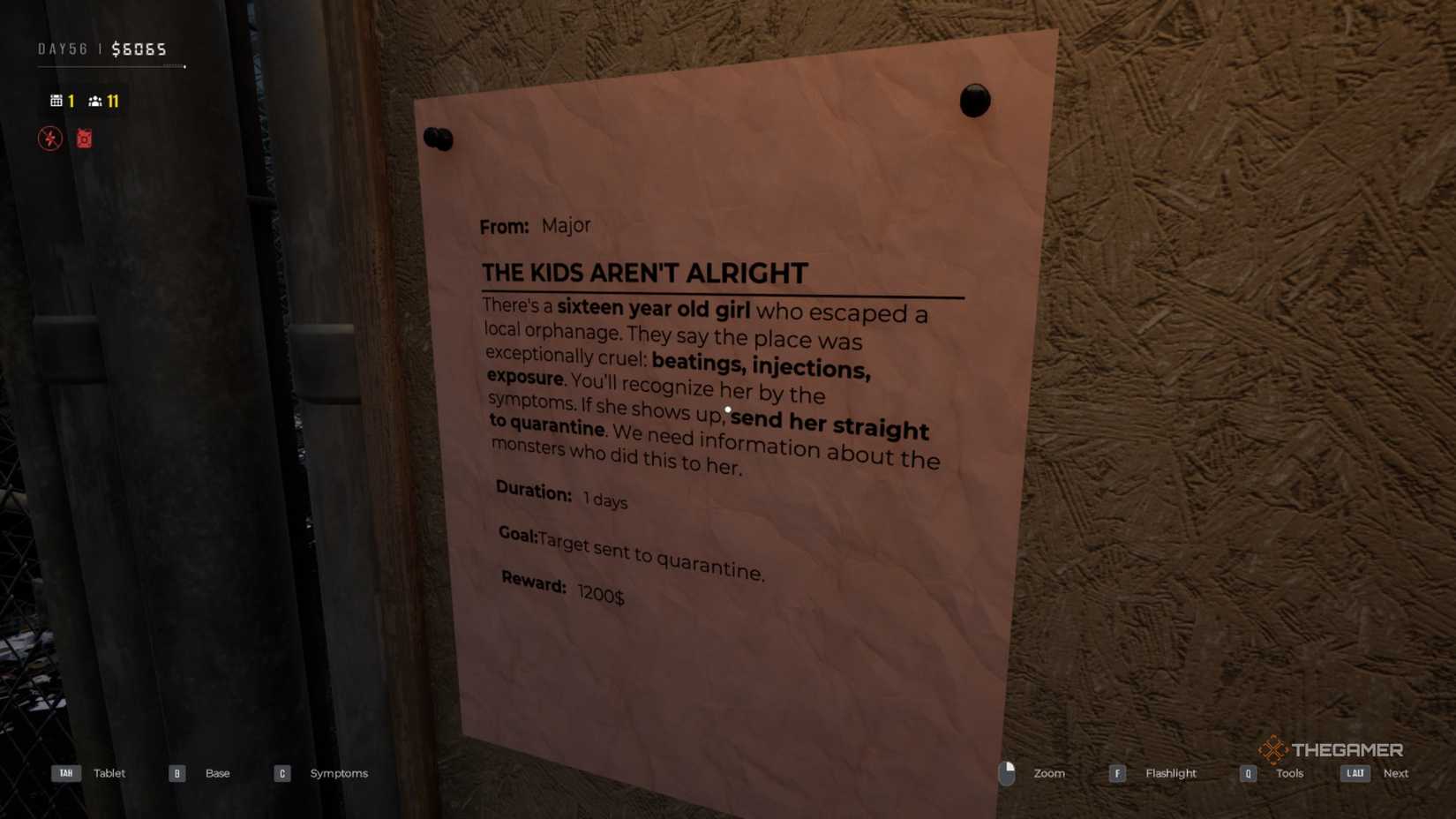
Task: Open the Symptoms reference via C hint
Action: pyautogui.click(x=338, y=773)
